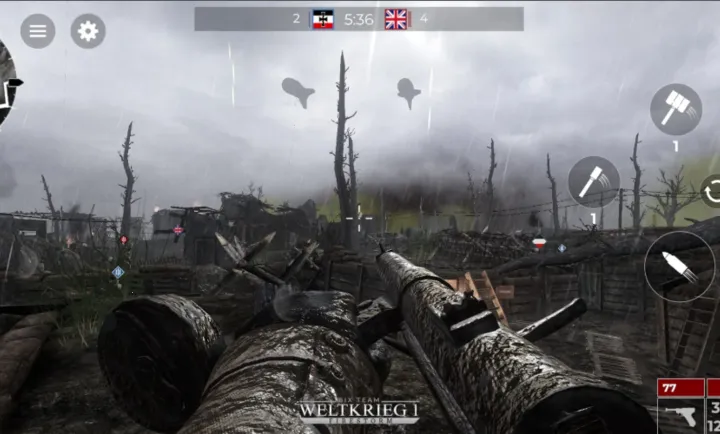The width and height of the screenshot is (720, 434).
Task: Open the gear settings button
Action: click(88, 31)
